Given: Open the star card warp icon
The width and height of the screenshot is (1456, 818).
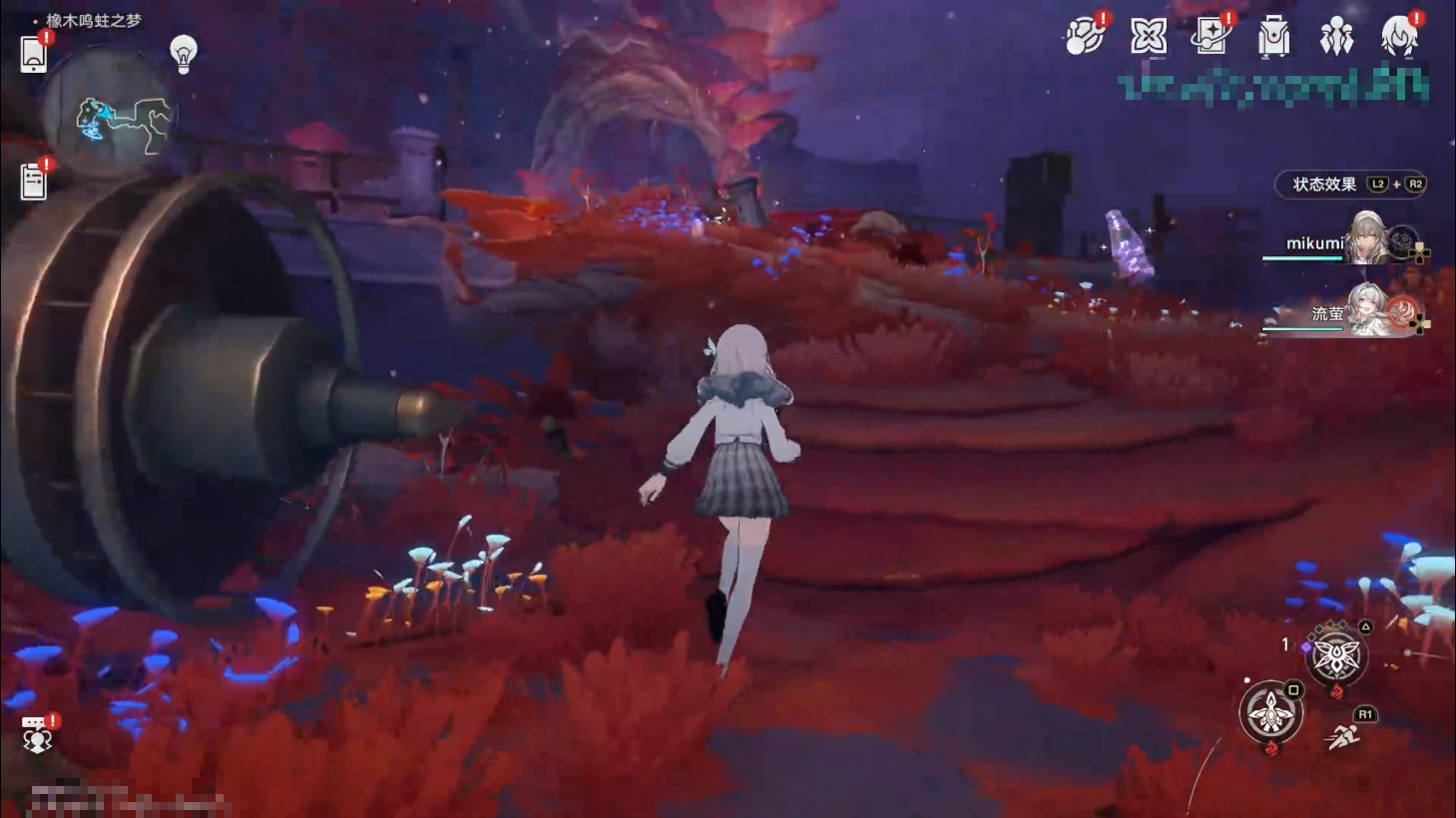Looking at the screenshot, I should [x=1211, y=37].
